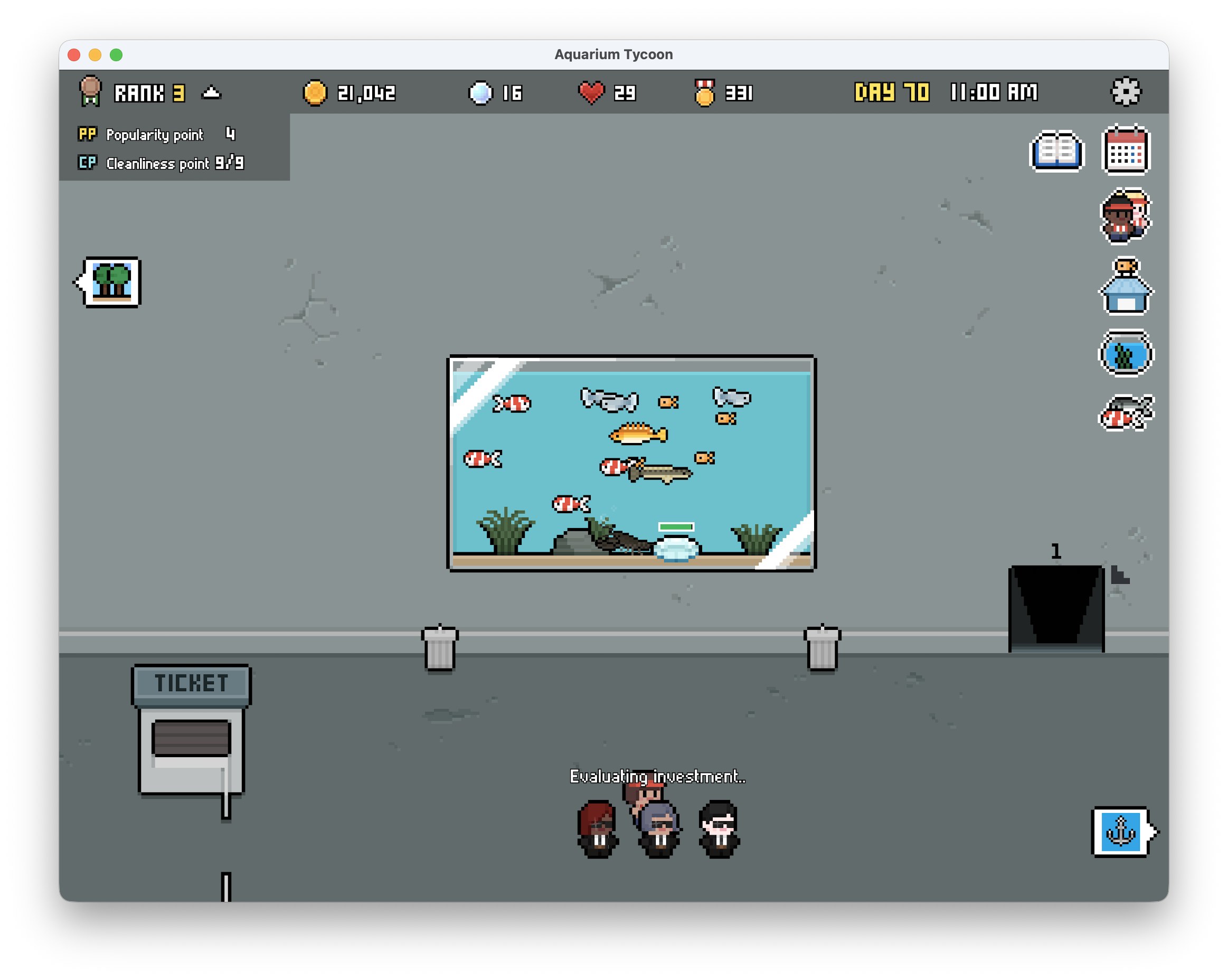Screen dimensions: 1228x980
Task: Close the Aquarium Tycoon window
Action: click(74, 55)
